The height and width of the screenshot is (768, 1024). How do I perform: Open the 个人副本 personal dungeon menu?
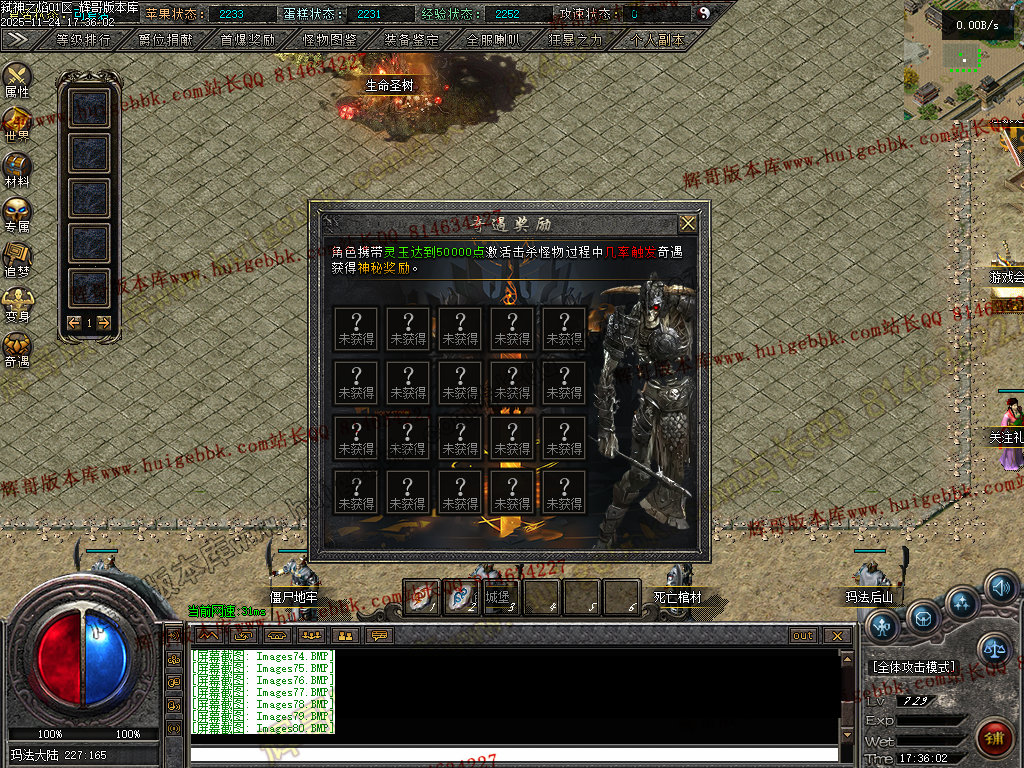(x=658, y=40)
